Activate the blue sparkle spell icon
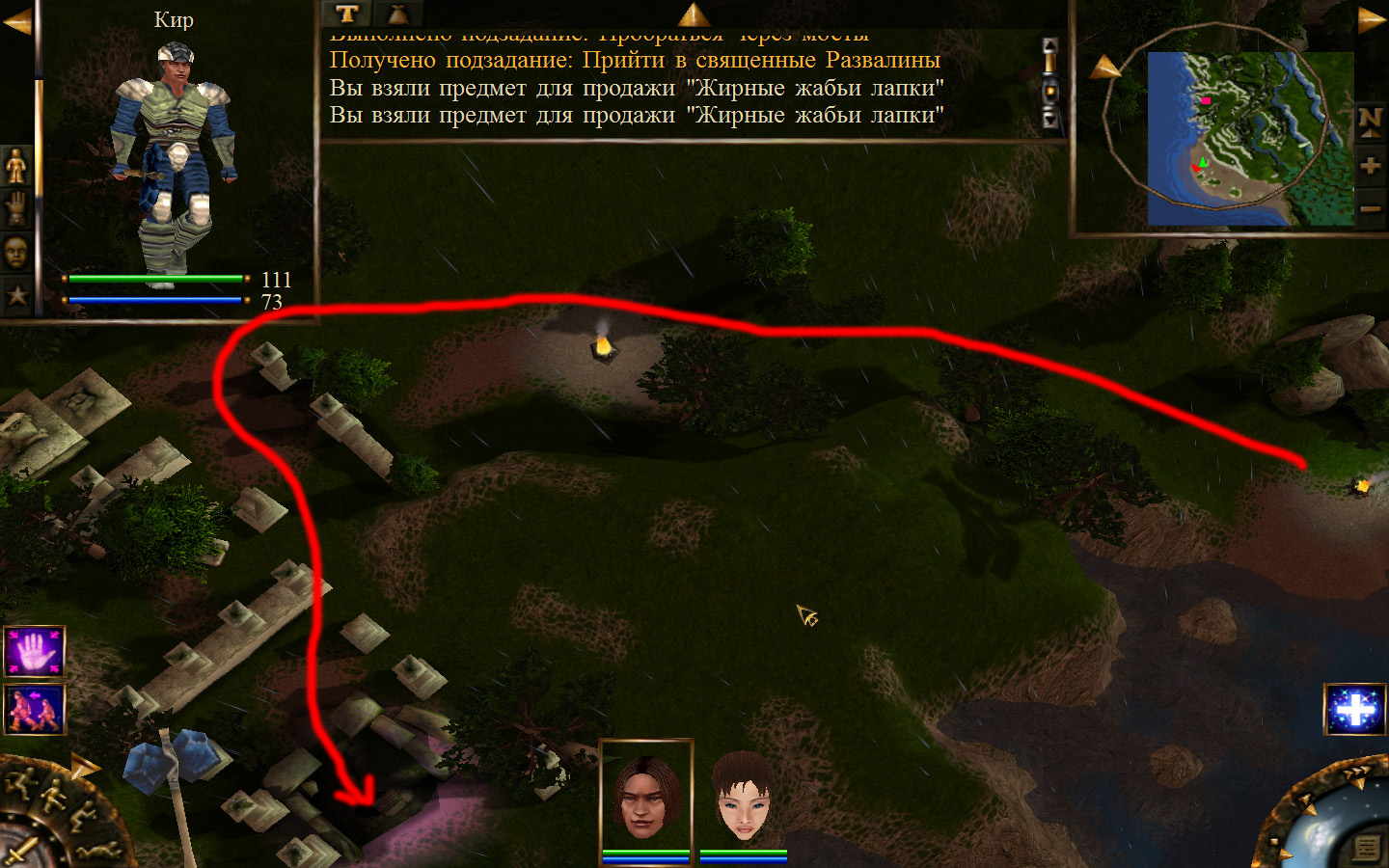The image size is (1389, 868). tap(1355, 710)
